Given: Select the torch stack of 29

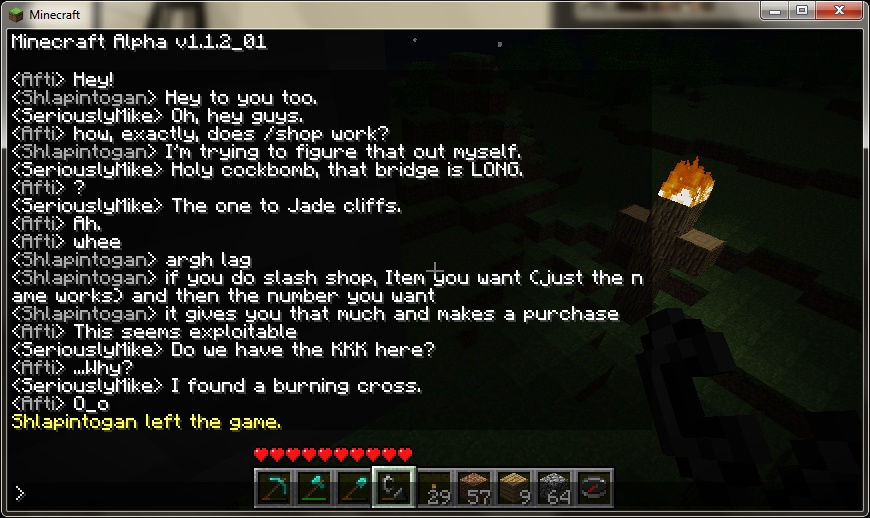Looking at the screenshot, I should coord(433,488).
